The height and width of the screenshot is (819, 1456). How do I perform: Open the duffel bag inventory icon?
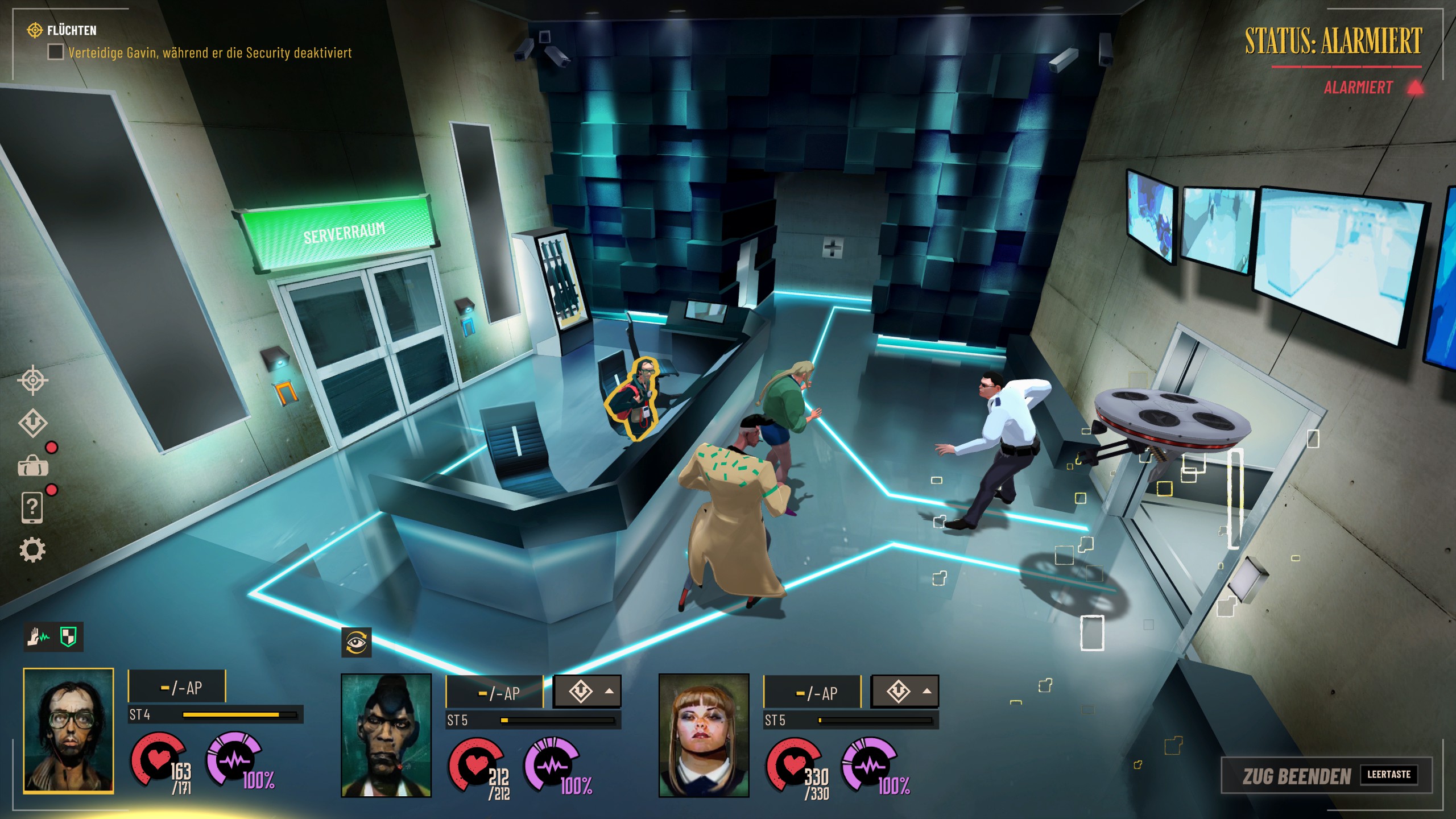tap(33, 466)
